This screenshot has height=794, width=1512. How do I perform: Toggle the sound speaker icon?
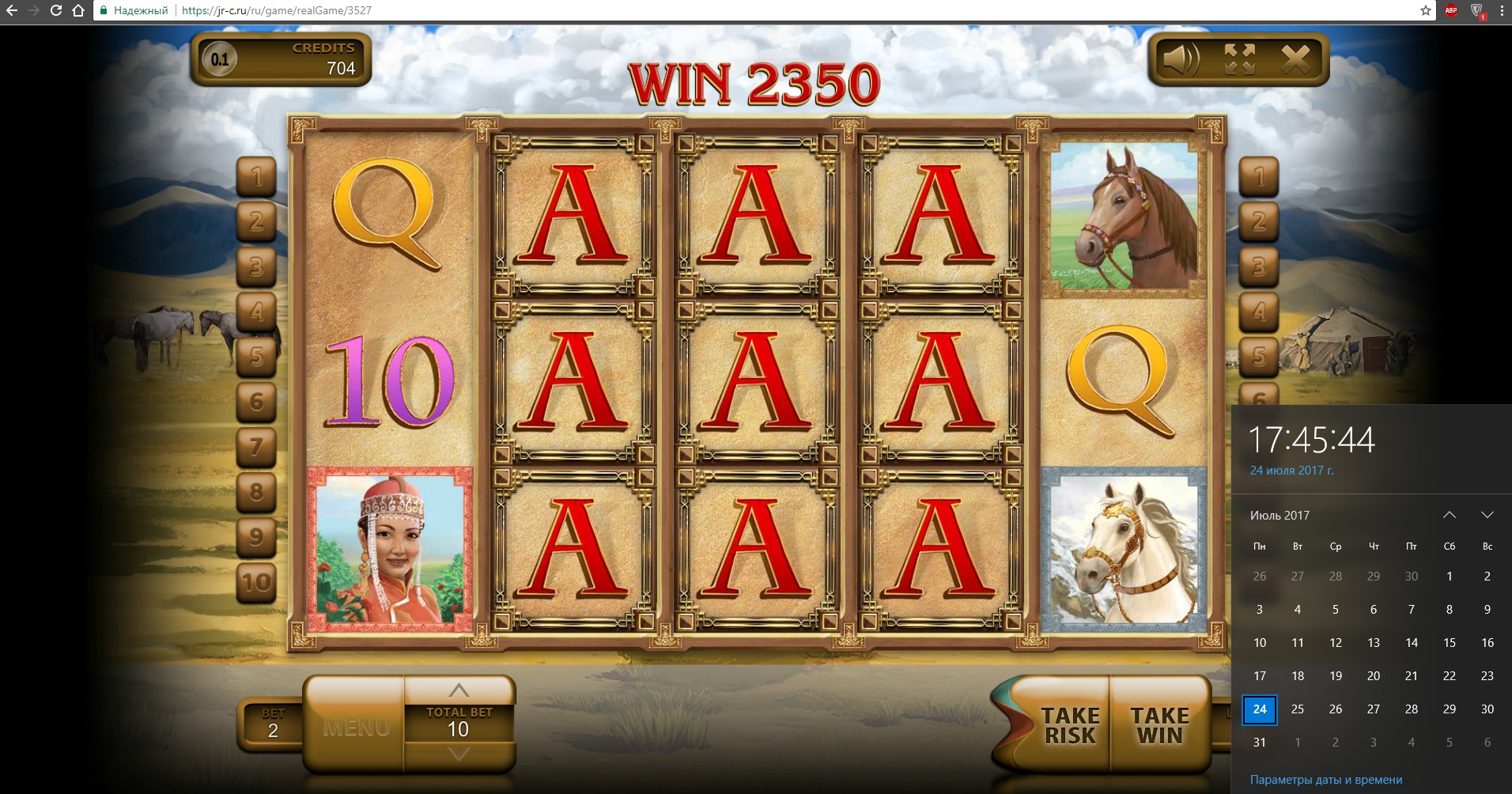(x=1180, y=59)
